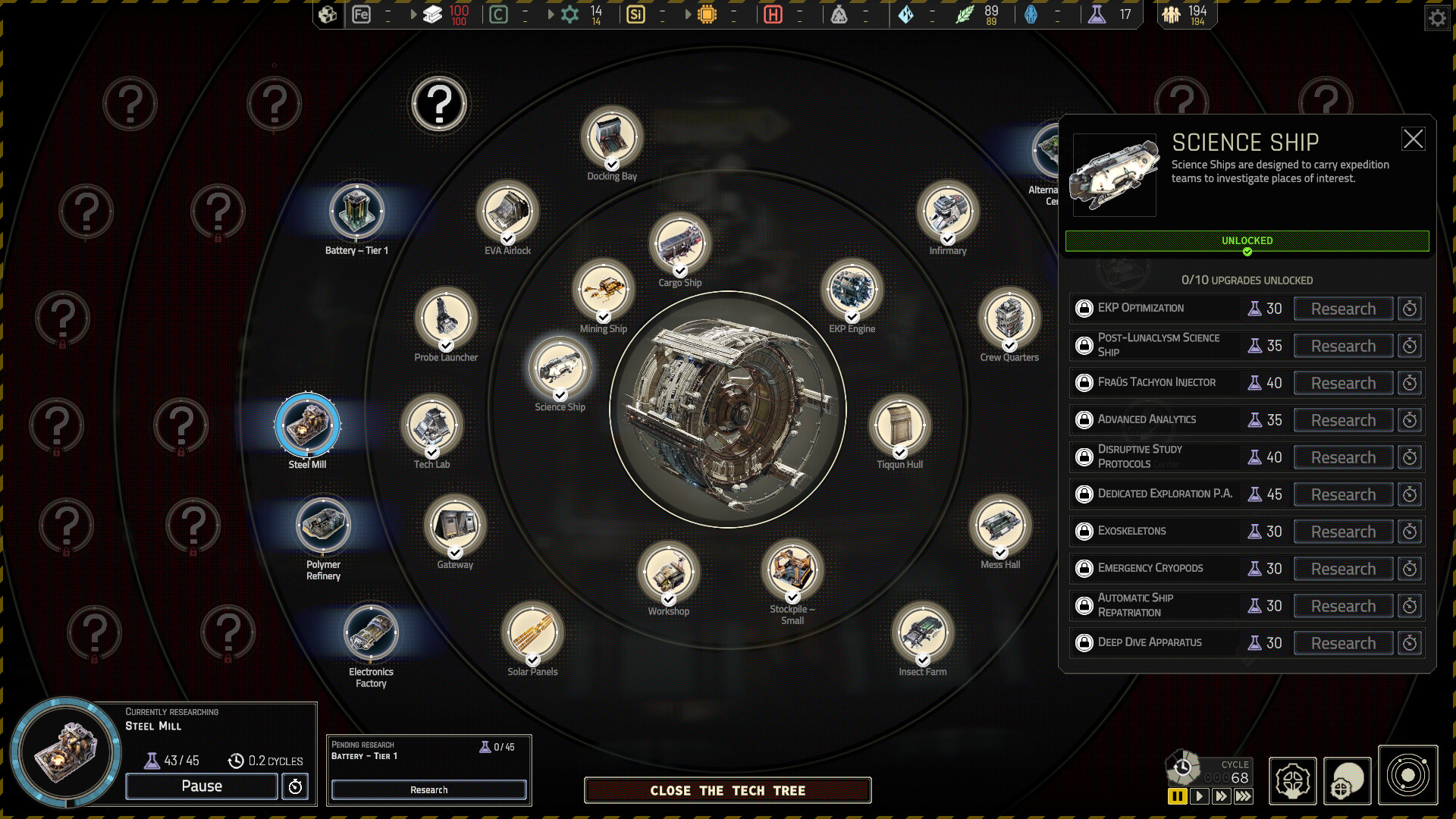
Task: Queue Exoskeletons research with its timer icon
Action: [x=1410, y=531]
